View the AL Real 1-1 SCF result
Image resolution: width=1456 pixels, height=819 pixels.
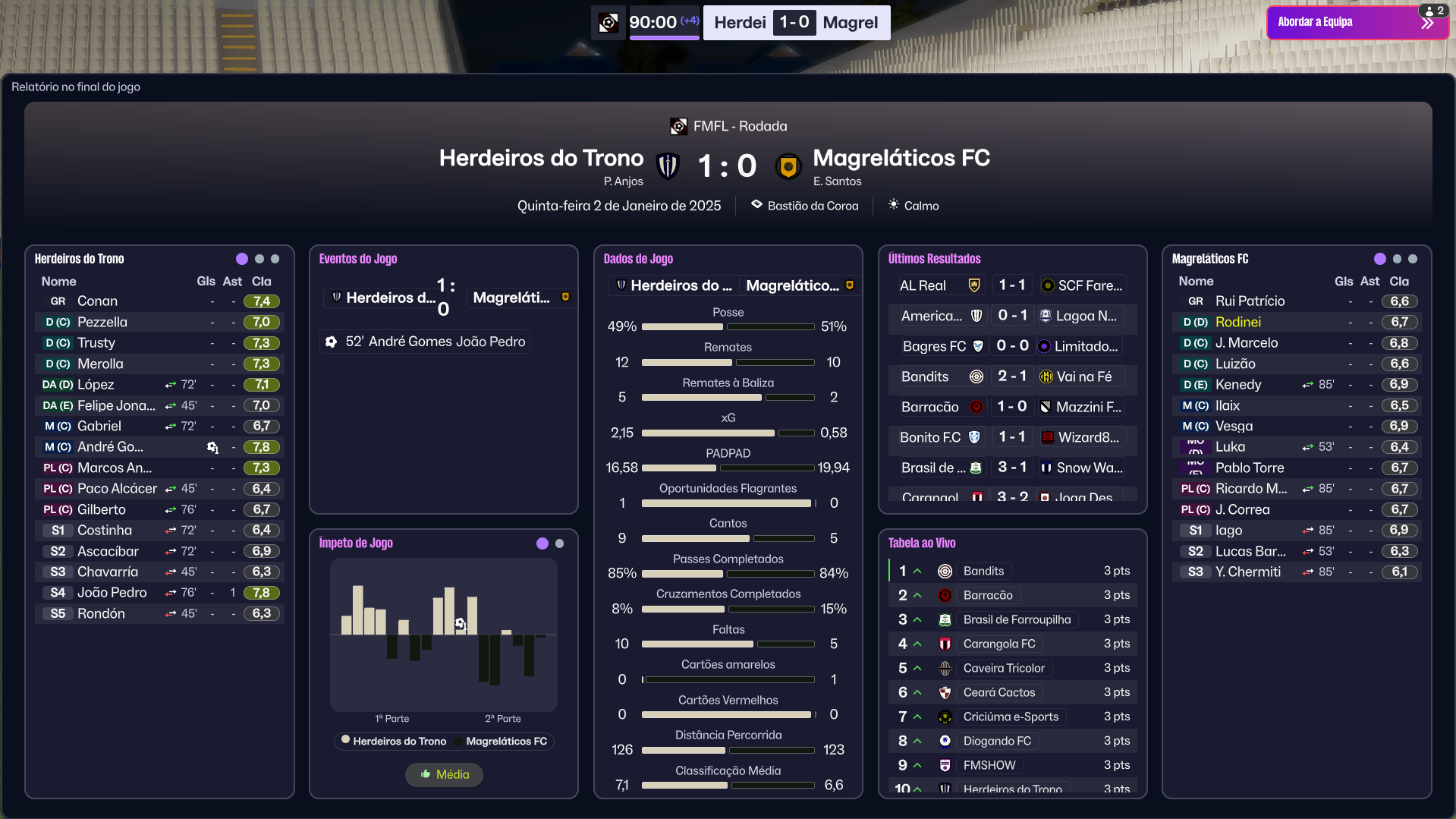tap(1011, 285)
